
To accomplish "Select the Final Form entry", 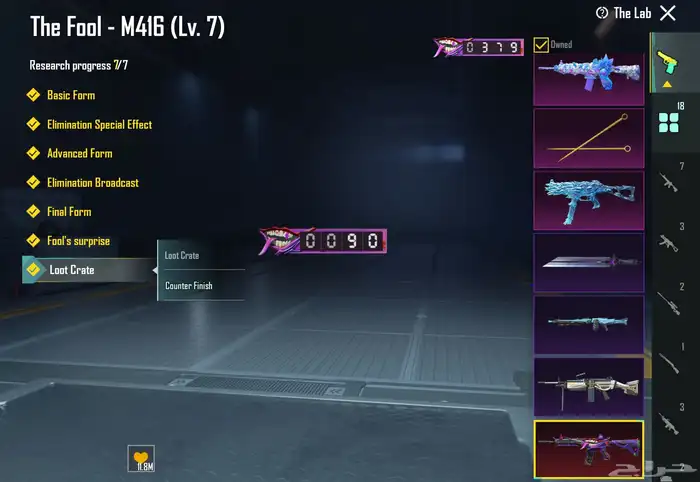I will coord(69,212).
